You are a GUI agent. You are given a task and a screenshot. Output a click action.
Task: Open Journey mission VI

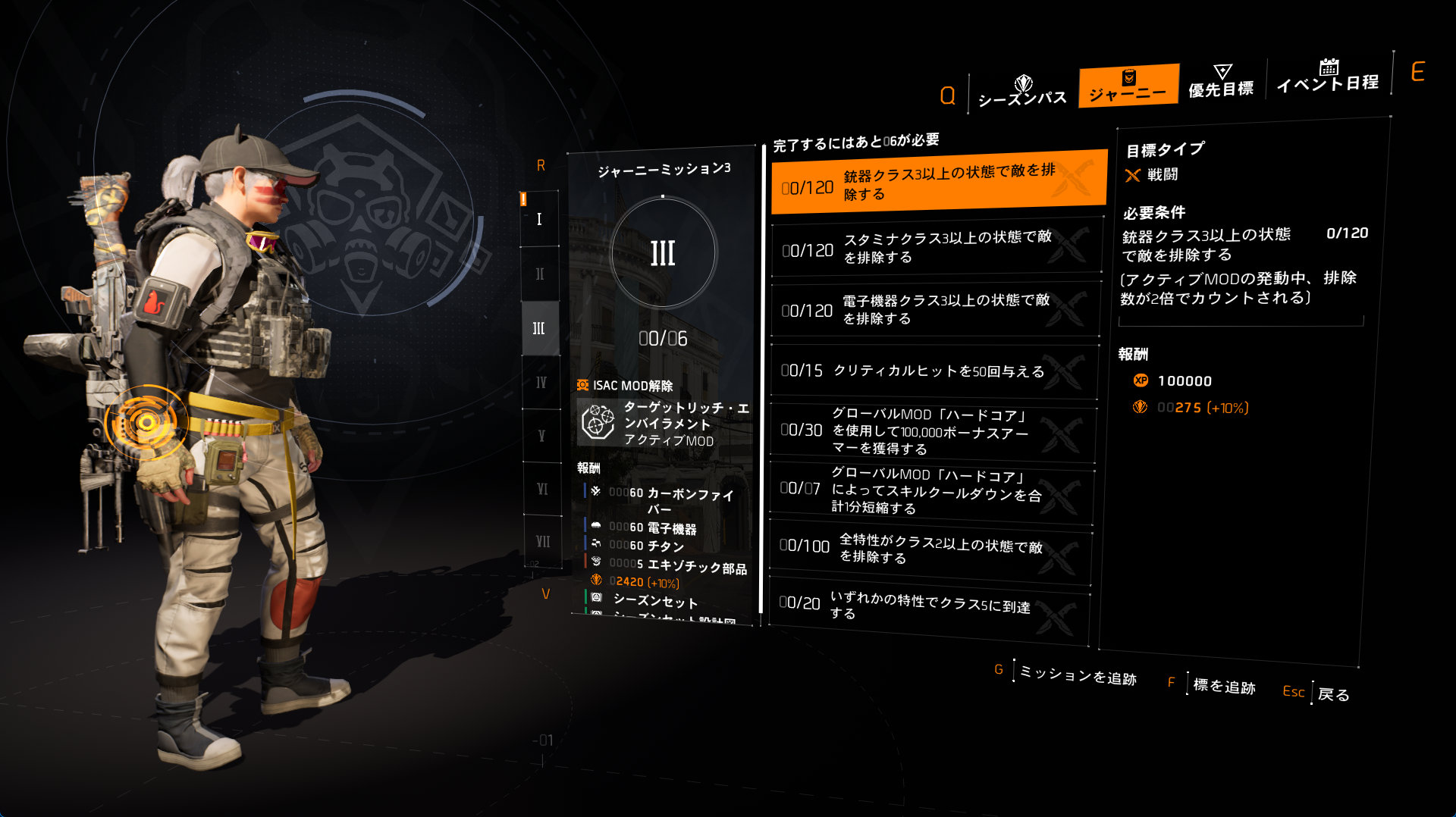(542, 490)
